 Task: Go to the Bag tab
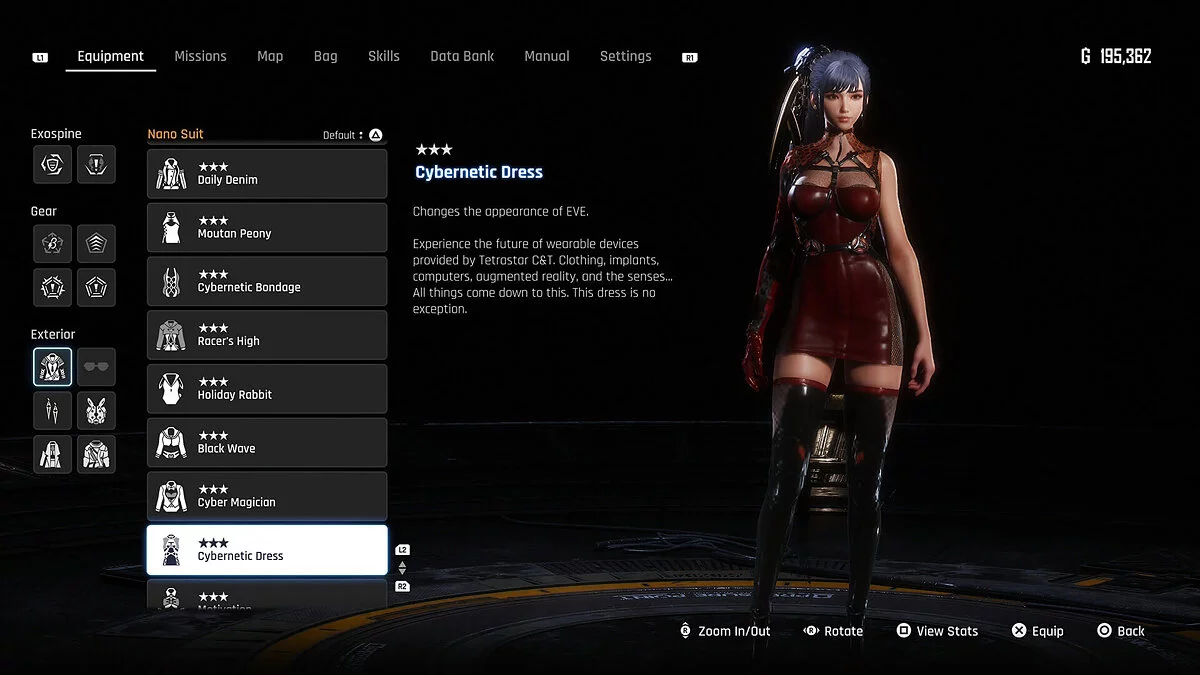click(x=325, y=56)
